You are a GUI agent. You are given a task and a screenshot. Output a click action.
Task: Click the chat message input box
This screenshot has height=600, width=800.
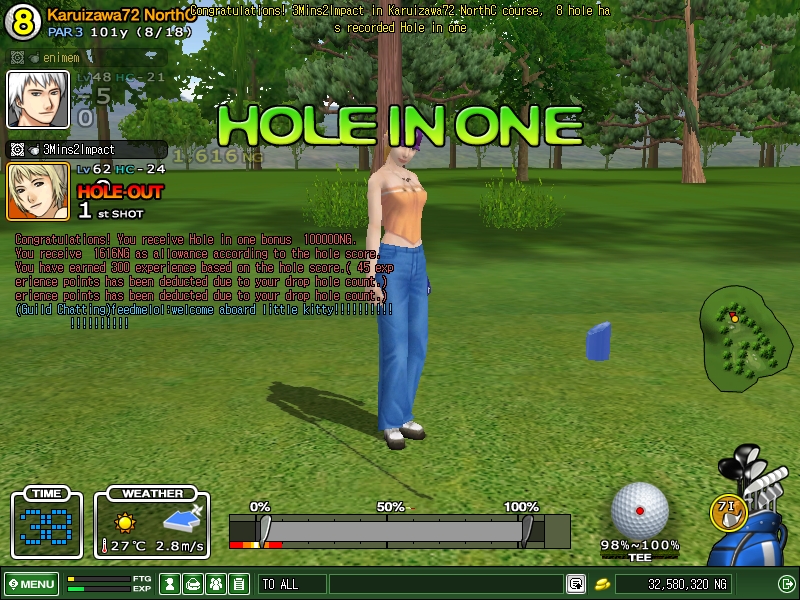click(x=445, y=584)
